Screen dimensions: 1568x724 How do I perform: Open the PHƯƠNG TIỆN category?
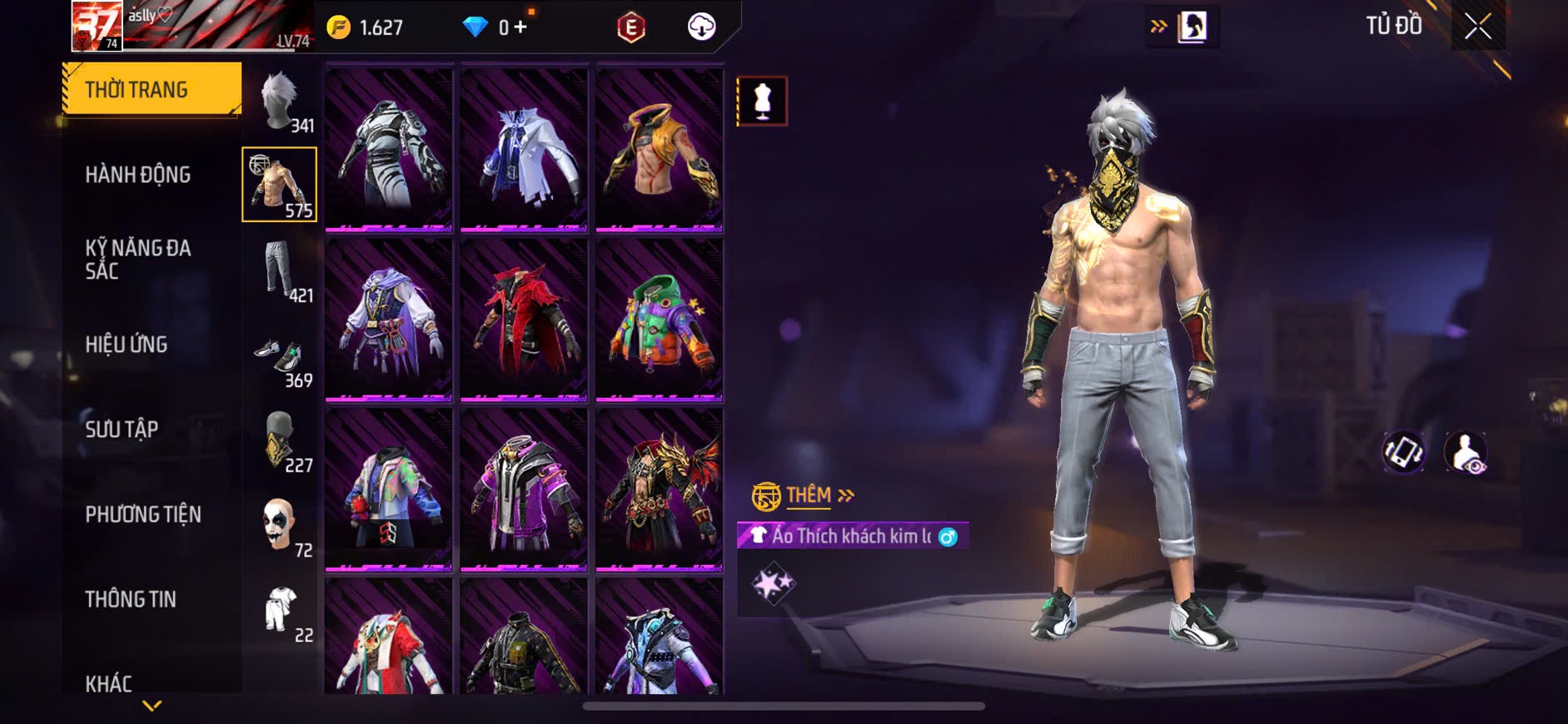[143, 514]
